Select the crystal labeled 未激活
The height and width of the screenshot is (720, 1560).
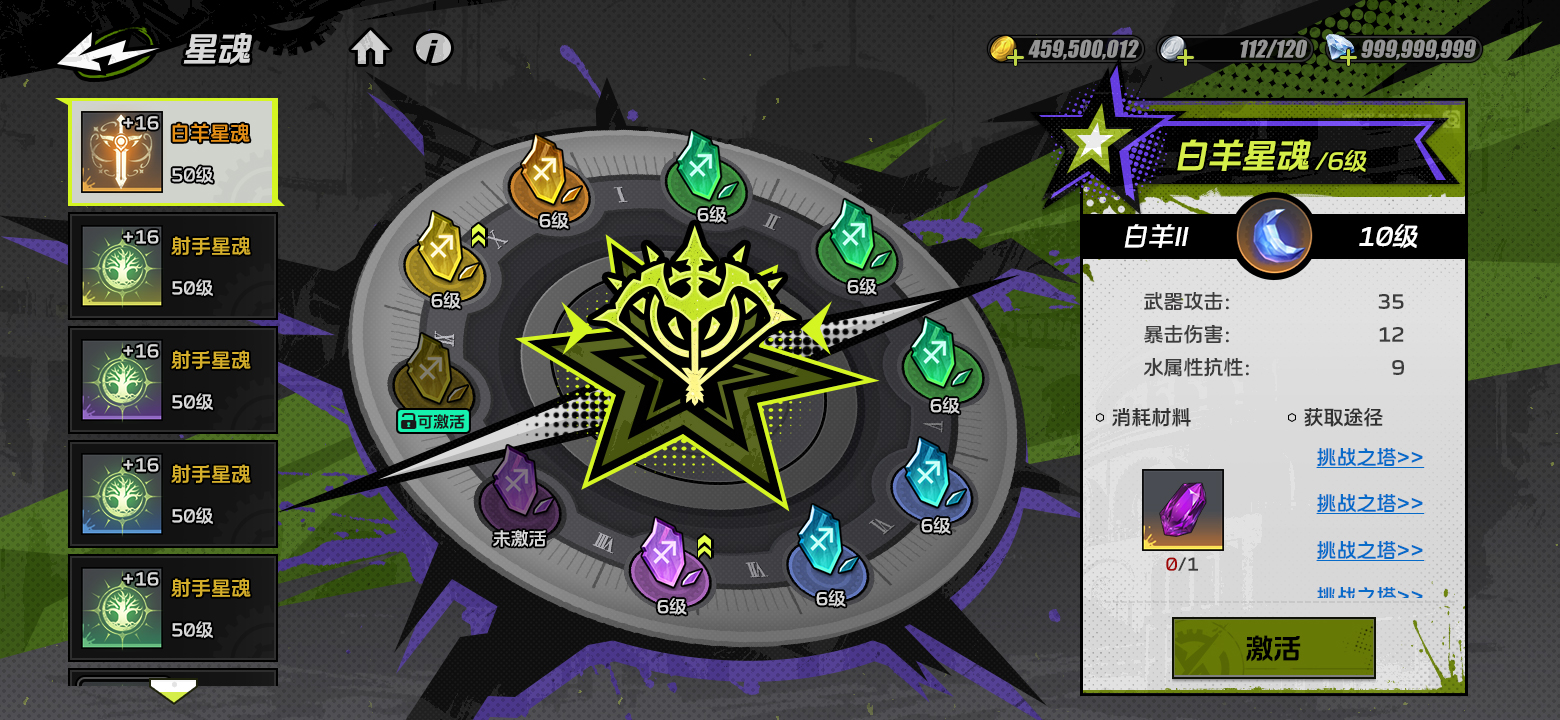[x=518, y=492]
